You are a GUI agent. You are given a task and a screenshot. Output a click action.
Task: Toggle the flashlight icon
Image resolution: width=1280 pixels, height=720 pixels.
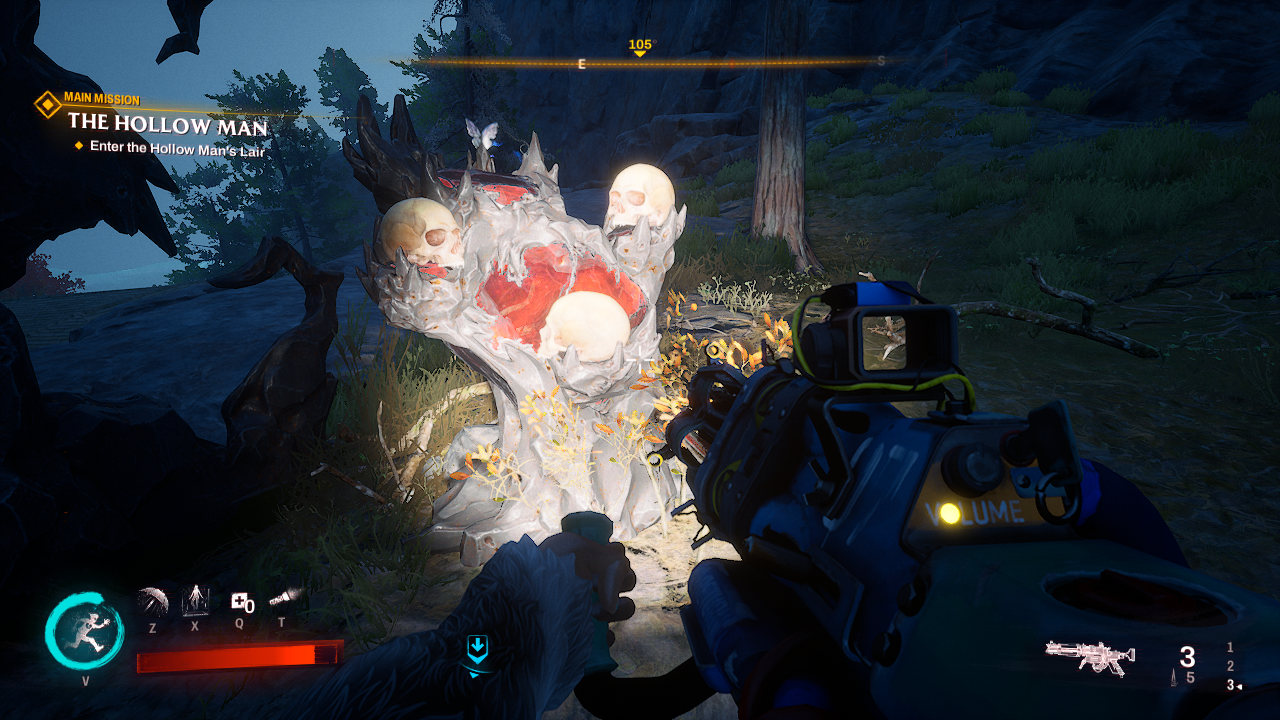(283, 598)
